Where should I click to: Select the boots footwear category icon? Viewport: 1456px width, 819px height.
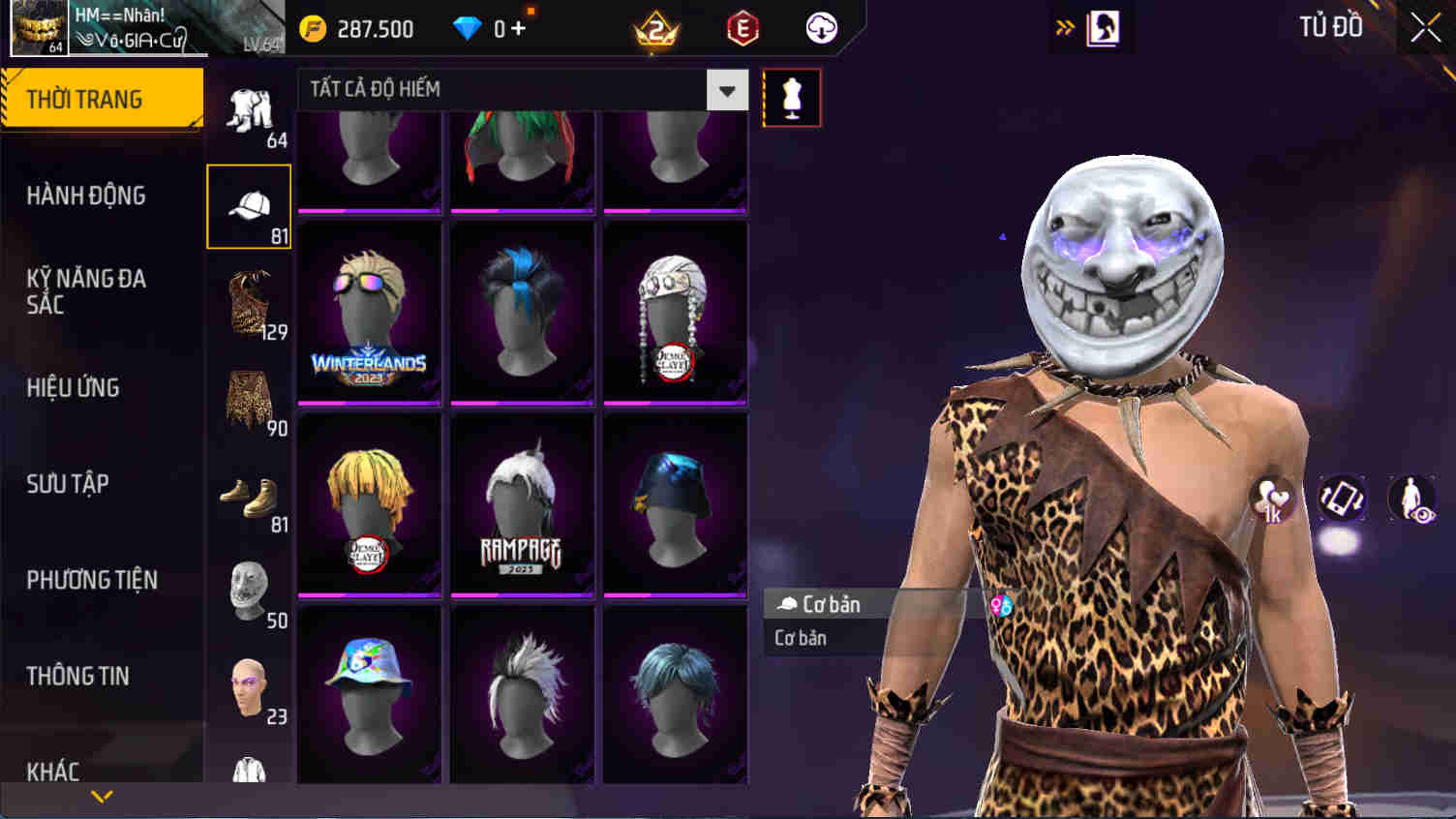pos(248,496)
